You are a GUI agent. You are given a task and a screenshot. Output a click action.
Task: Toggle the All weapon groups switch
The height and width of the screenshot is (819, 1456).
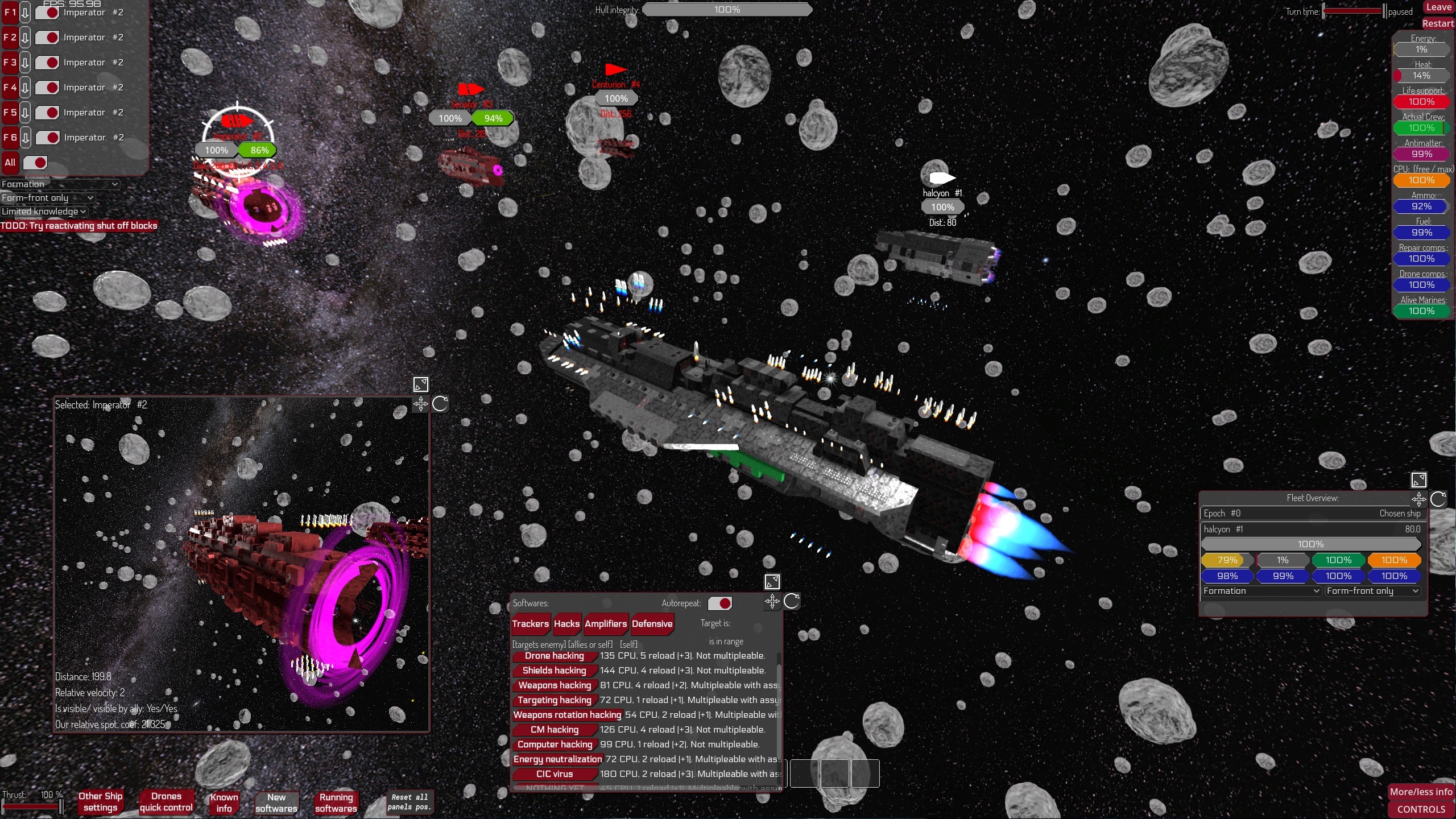tap(35, 163)
